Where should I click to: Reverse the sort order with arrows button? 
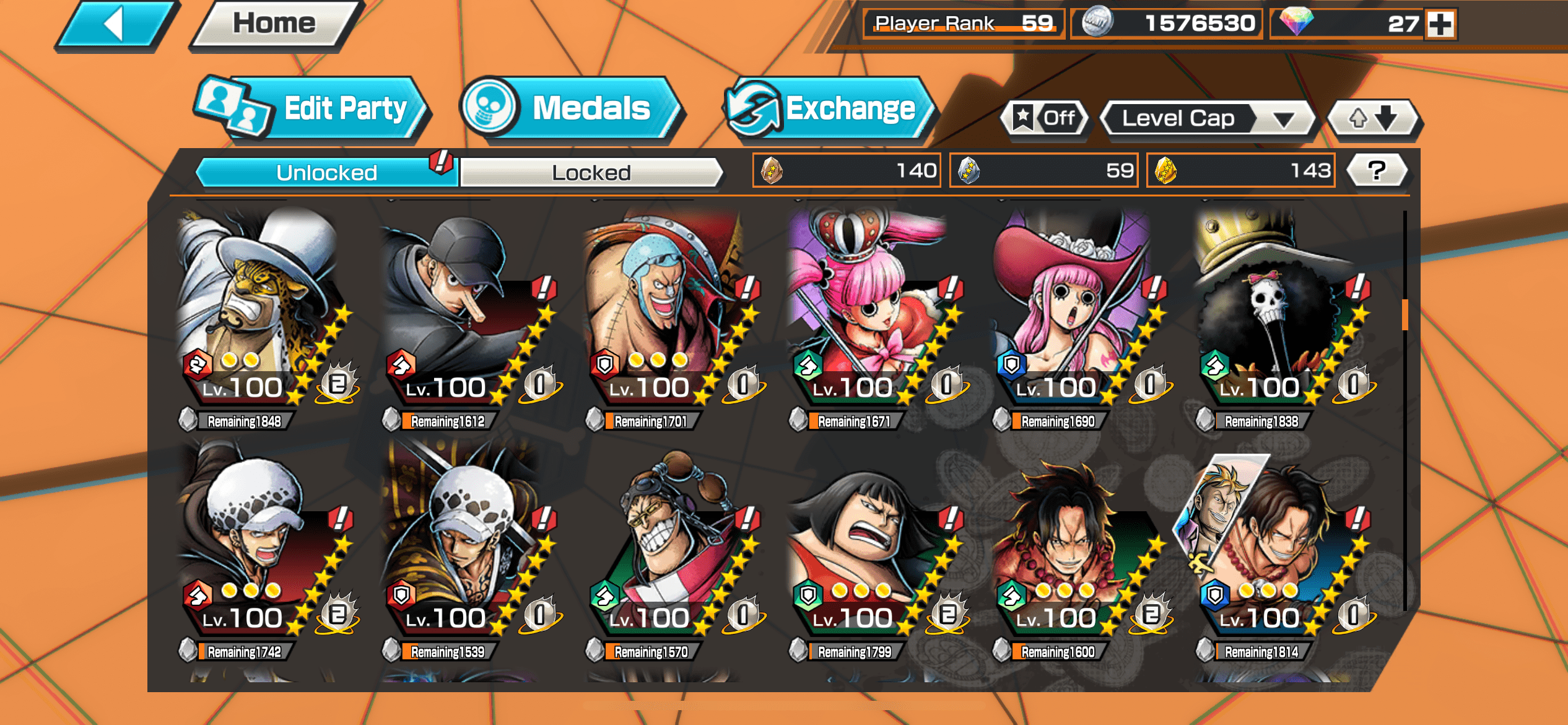click(x=1373, y=118)
